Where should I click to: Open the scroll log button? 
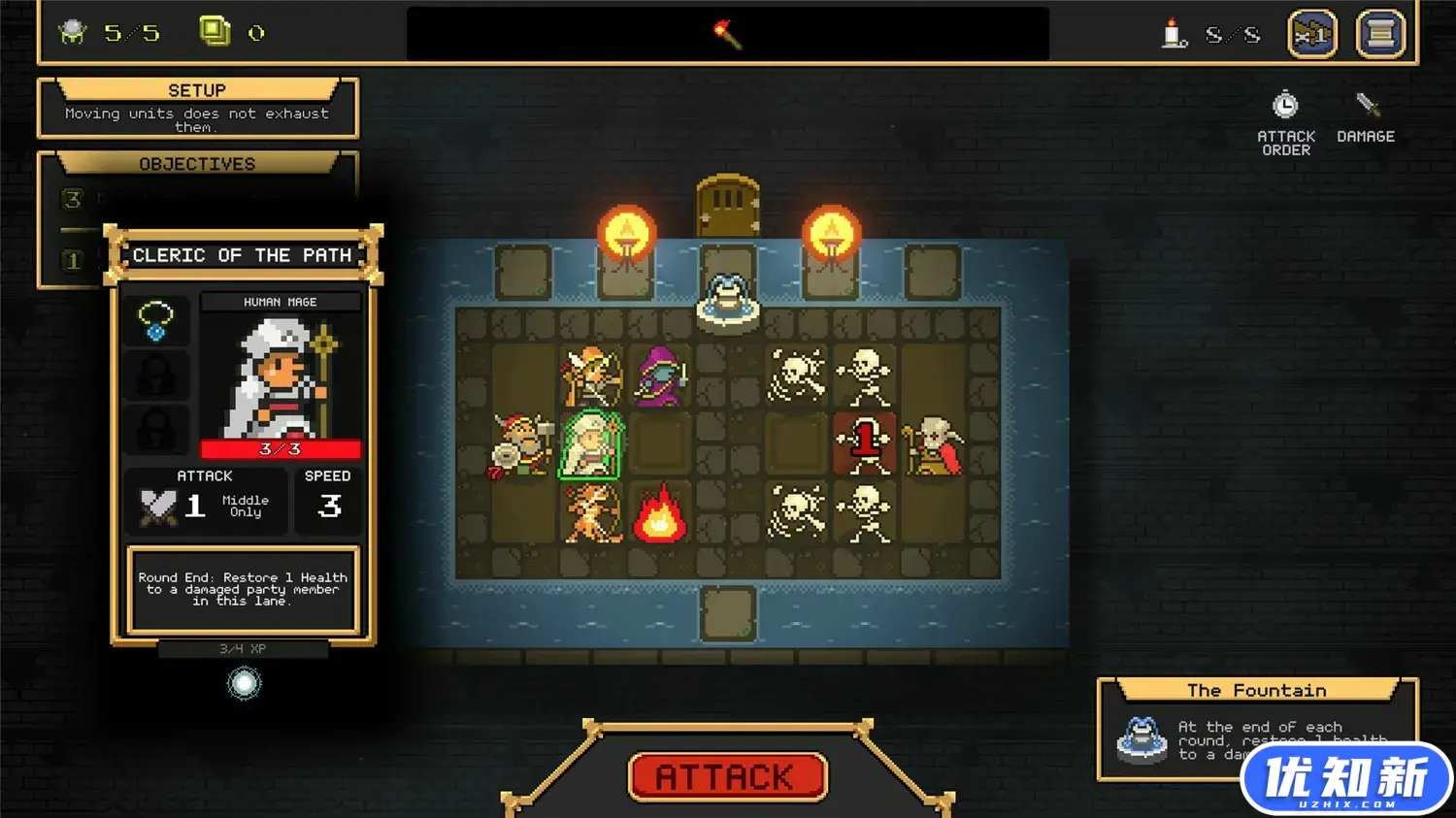[1379, 35]
